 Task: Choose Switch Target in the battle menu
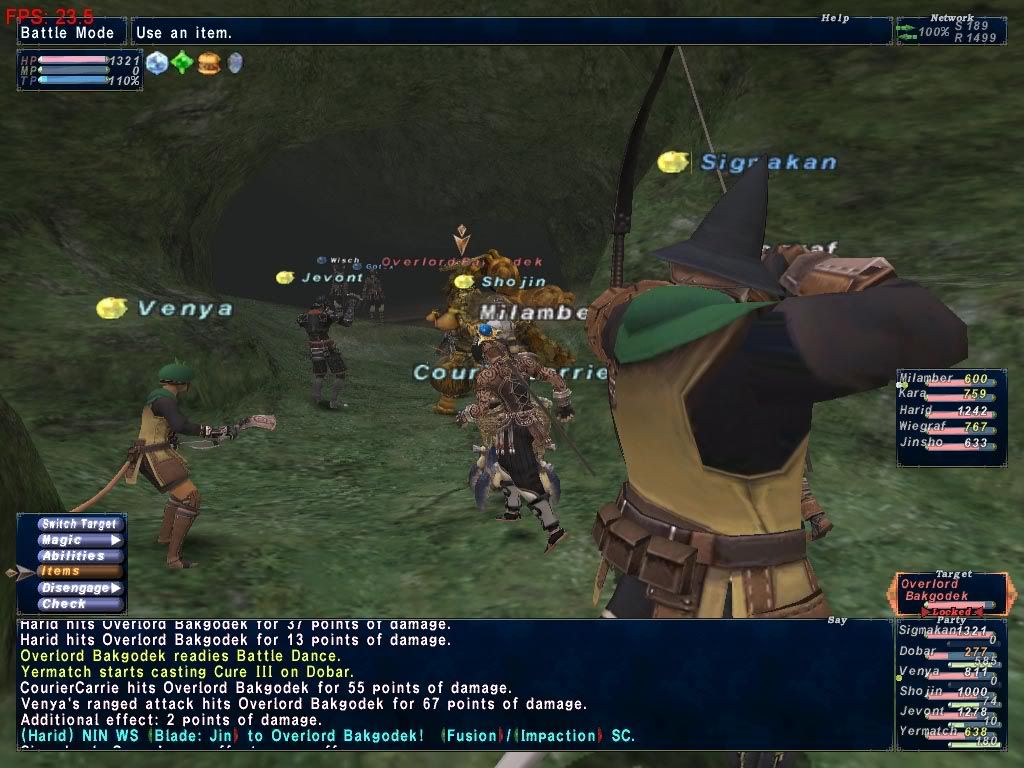(x=80, y=524)
